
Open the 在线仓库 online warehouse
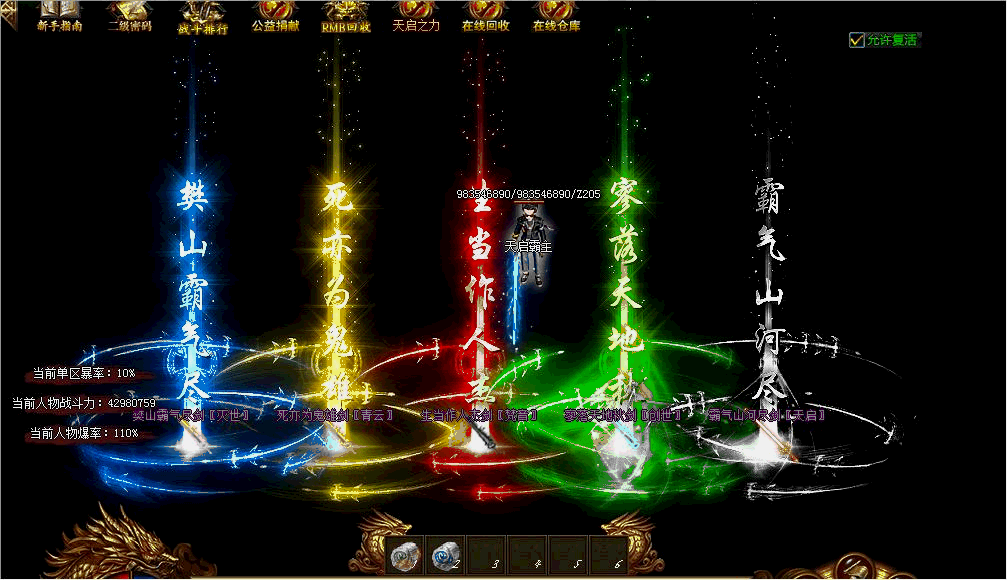[557, 16]
